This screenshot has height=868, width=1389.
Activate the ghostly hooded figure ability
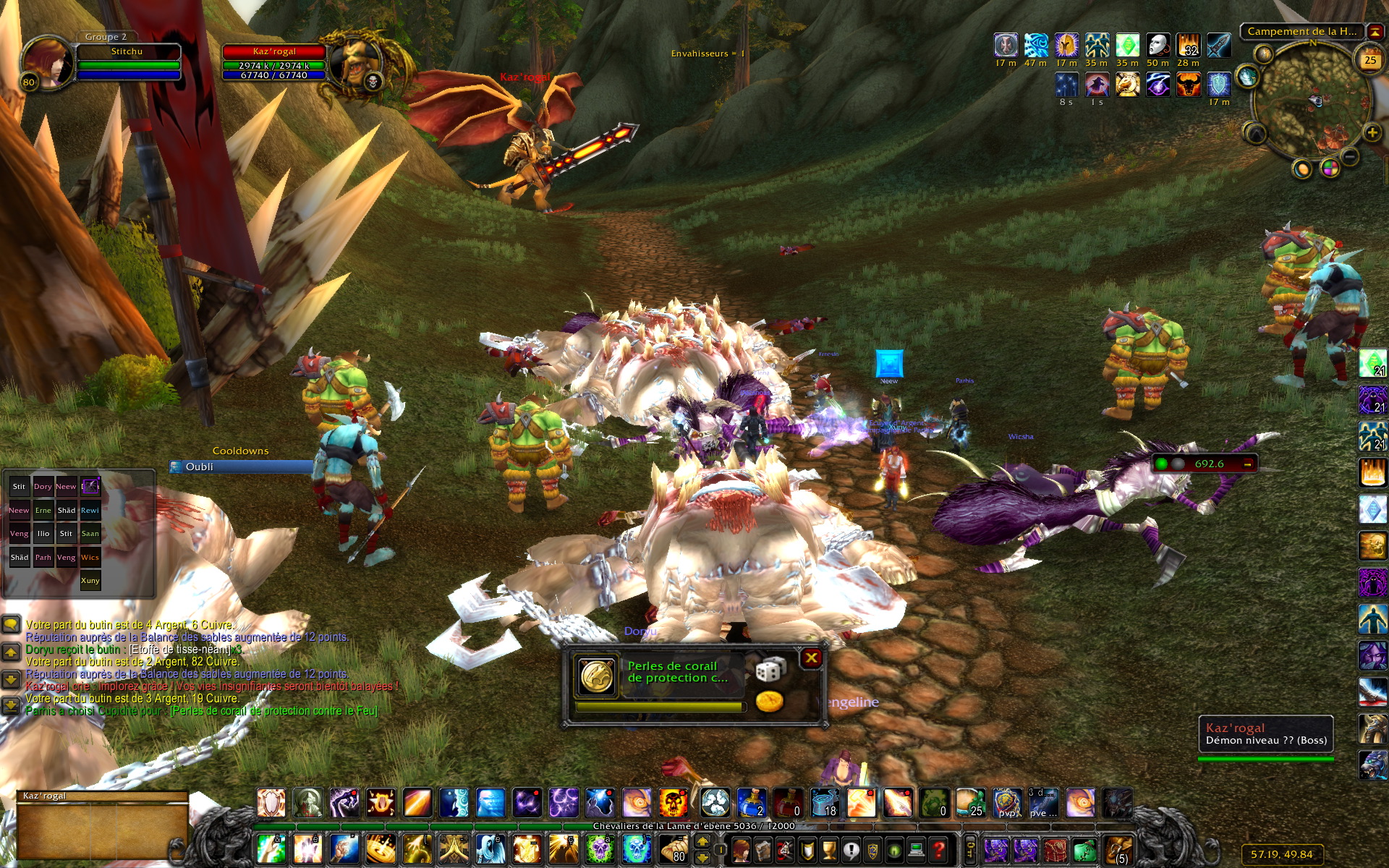[489, 848]
